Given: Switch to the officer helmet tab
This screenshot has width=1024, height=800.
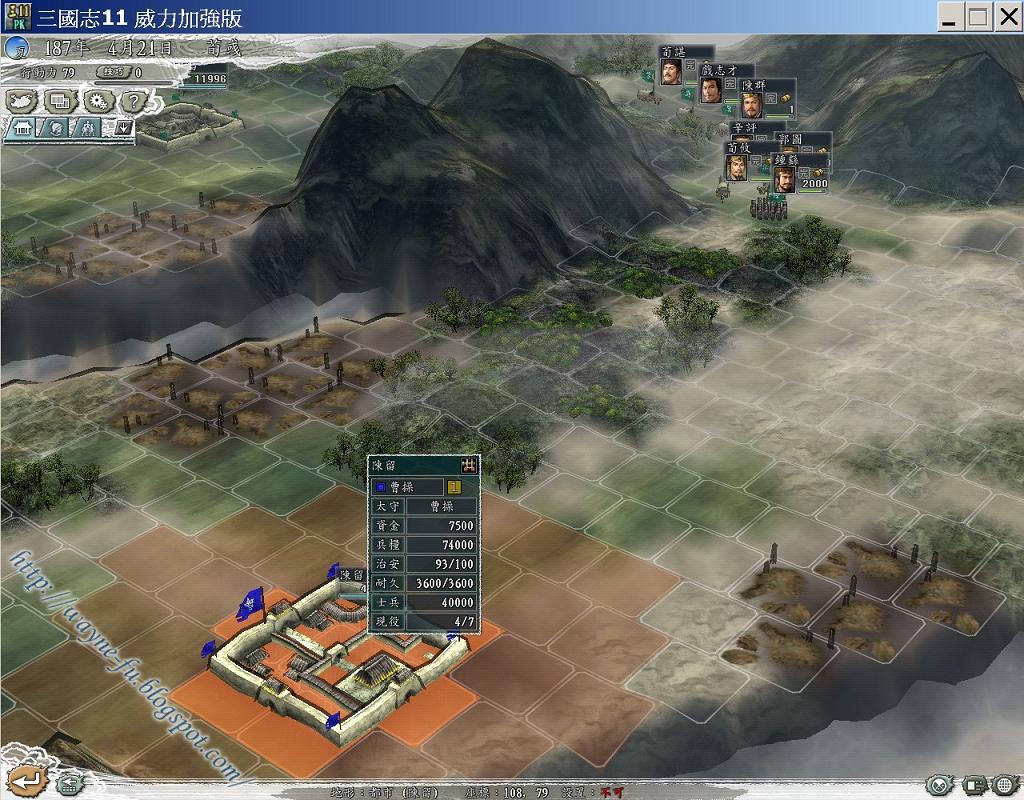Looking at the screenshot, I should [x=56, y=128].
